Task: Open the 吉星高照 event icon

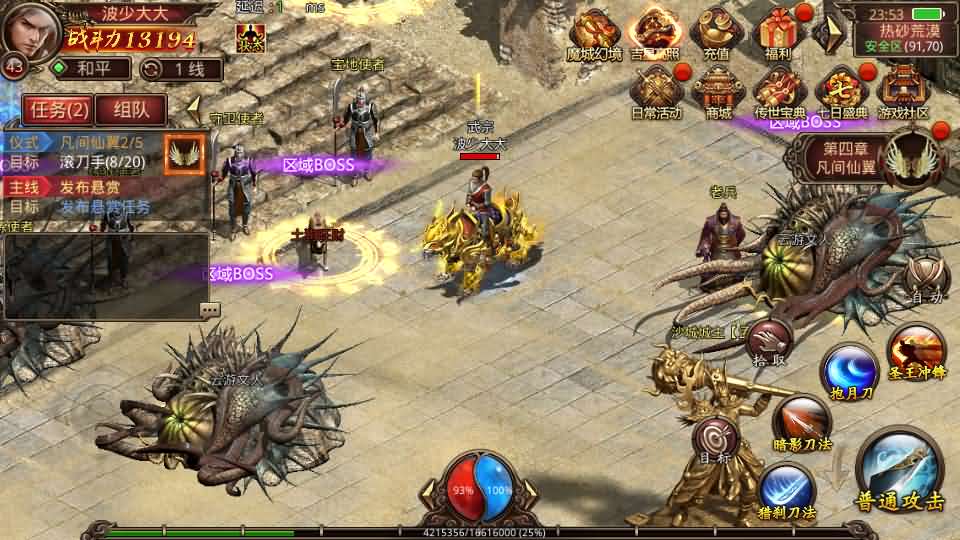Action: [657, 34]
